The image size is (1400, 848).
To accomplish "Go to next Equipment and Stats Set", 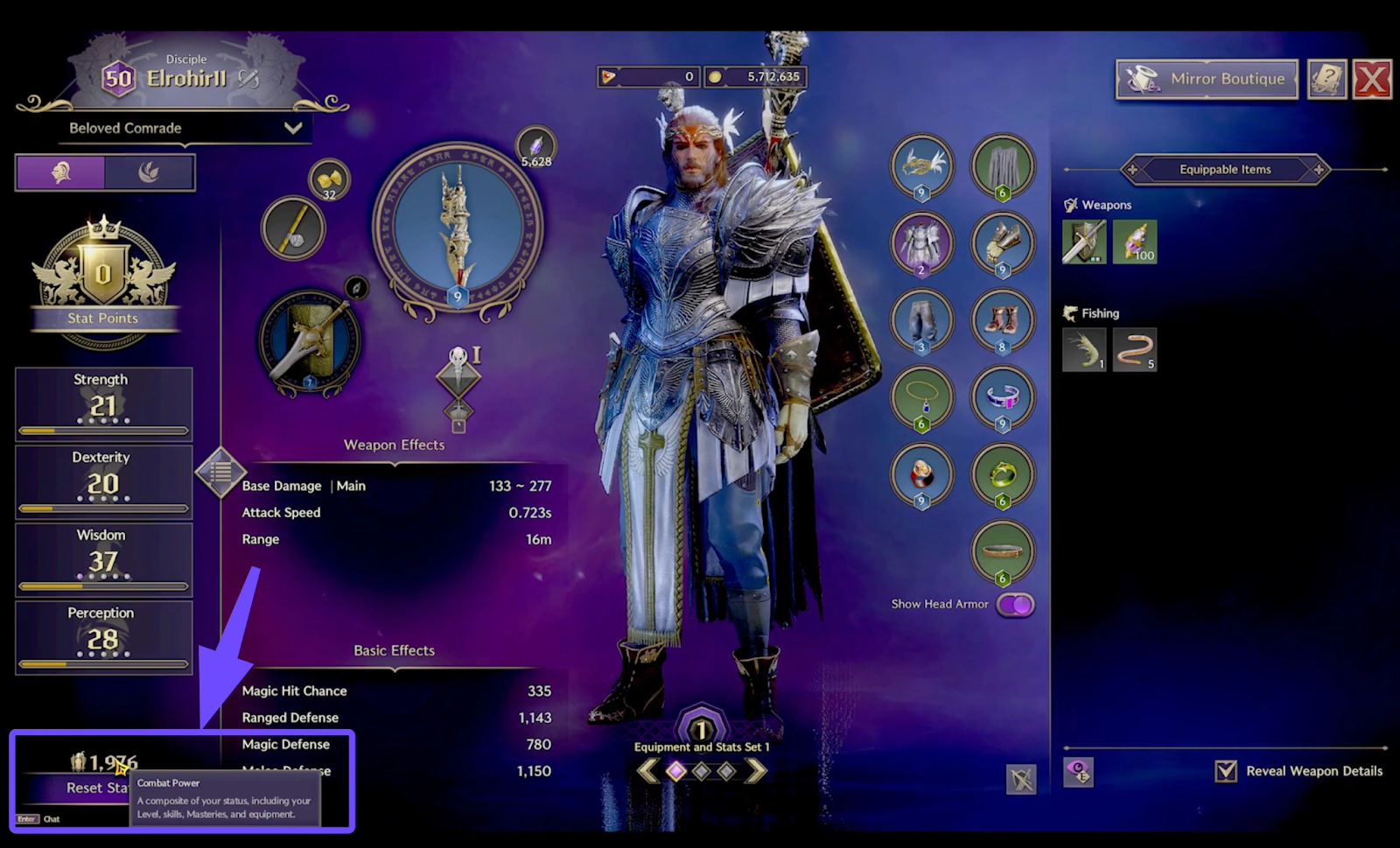I will coord(755,771).
